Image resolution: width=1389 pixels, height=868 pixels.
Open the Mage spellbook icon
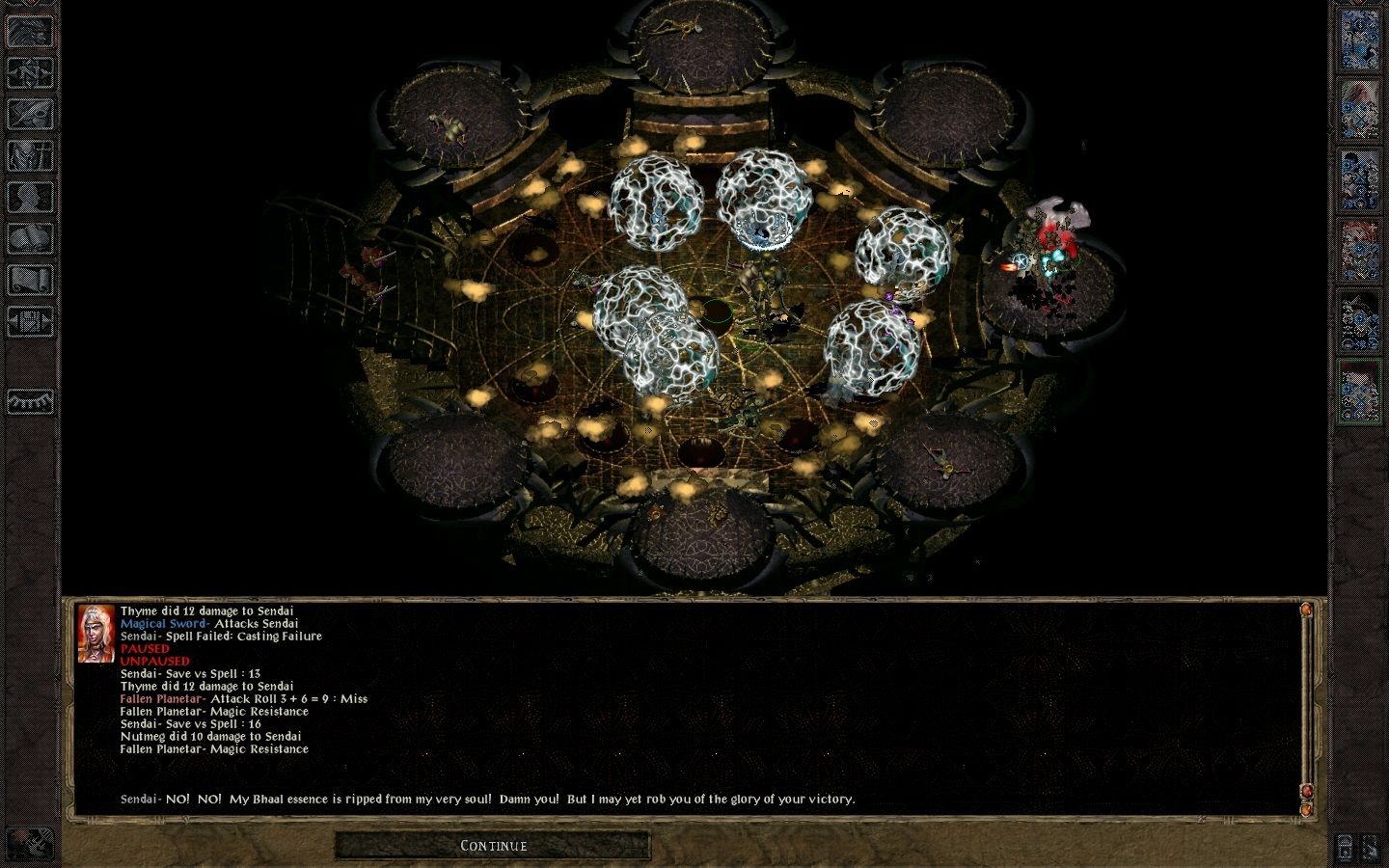[x=30, y=236]
